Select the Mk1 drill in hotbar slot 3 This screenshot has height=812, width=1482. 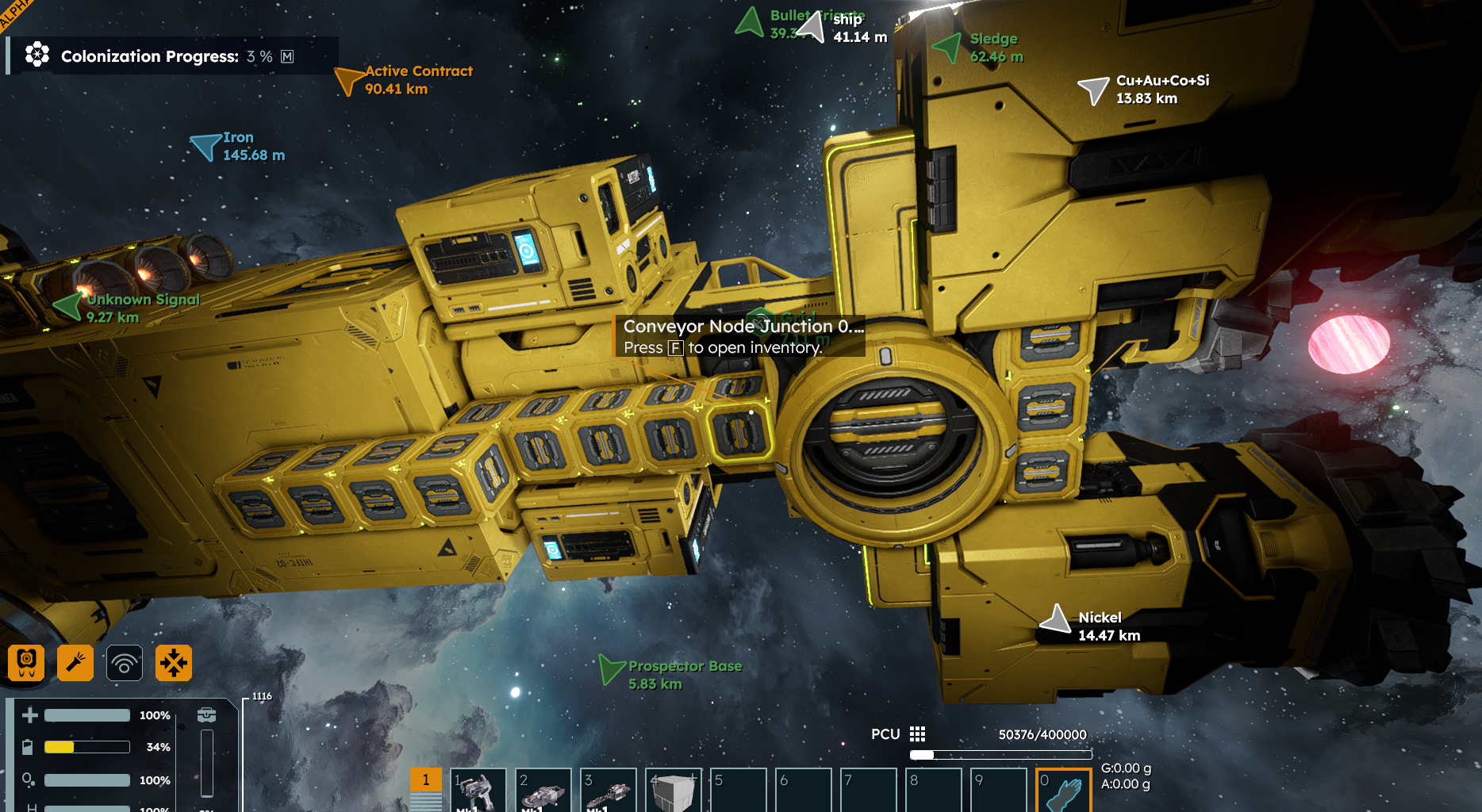click(608, 790)
